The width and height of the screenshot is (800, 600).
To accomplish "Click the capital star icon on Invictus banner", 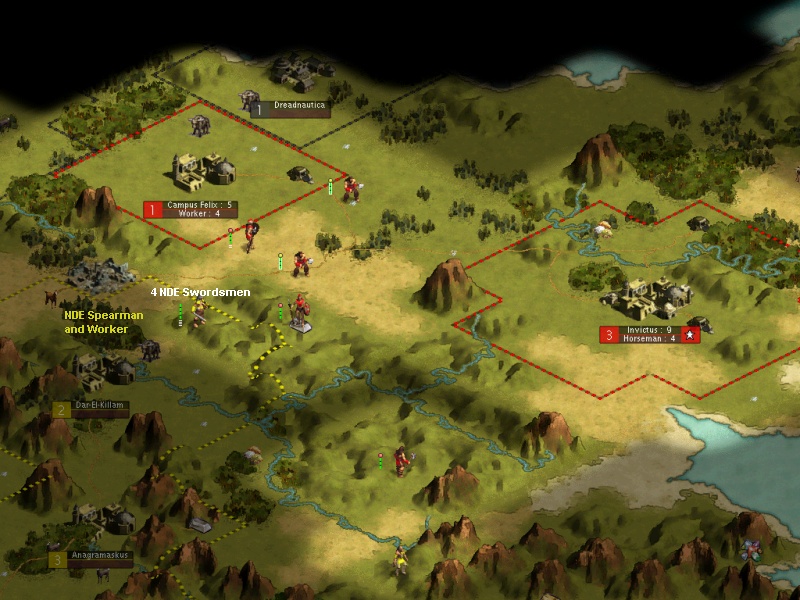I will (x=690, y=335).
